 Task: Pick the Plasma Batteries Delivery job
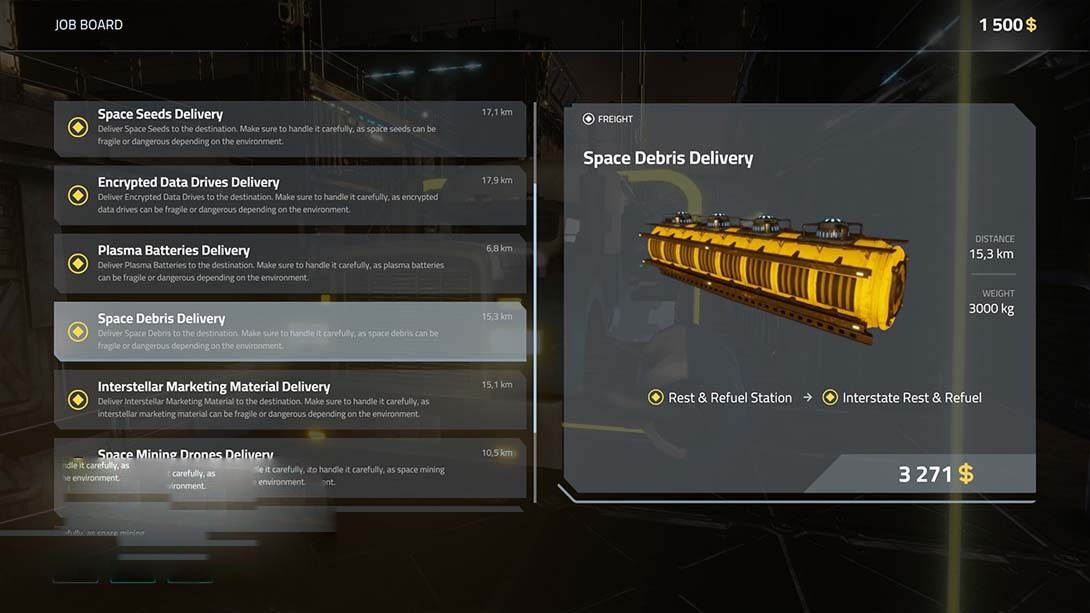pos(290,264)
